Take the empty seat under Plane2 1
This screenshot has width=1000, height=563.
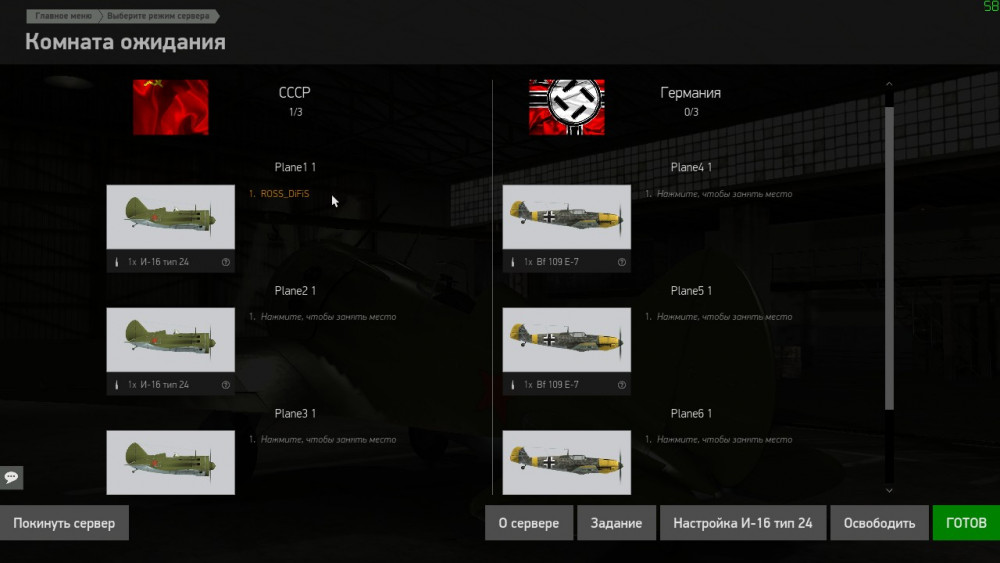328,317
